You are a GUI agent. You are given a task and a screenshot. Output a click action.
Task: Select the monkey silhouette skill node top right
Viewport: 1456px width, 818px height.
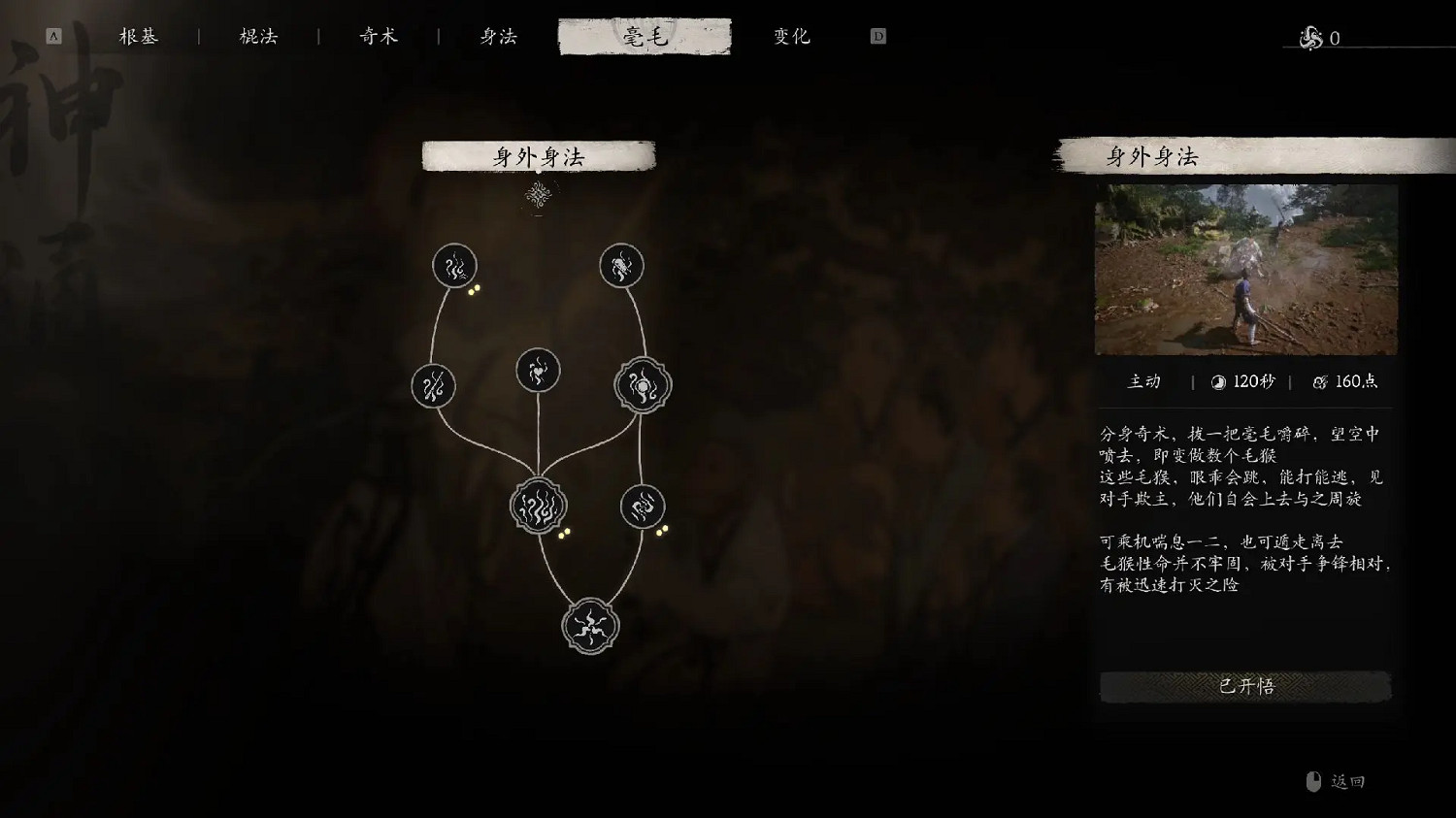(x=622, y=264)
